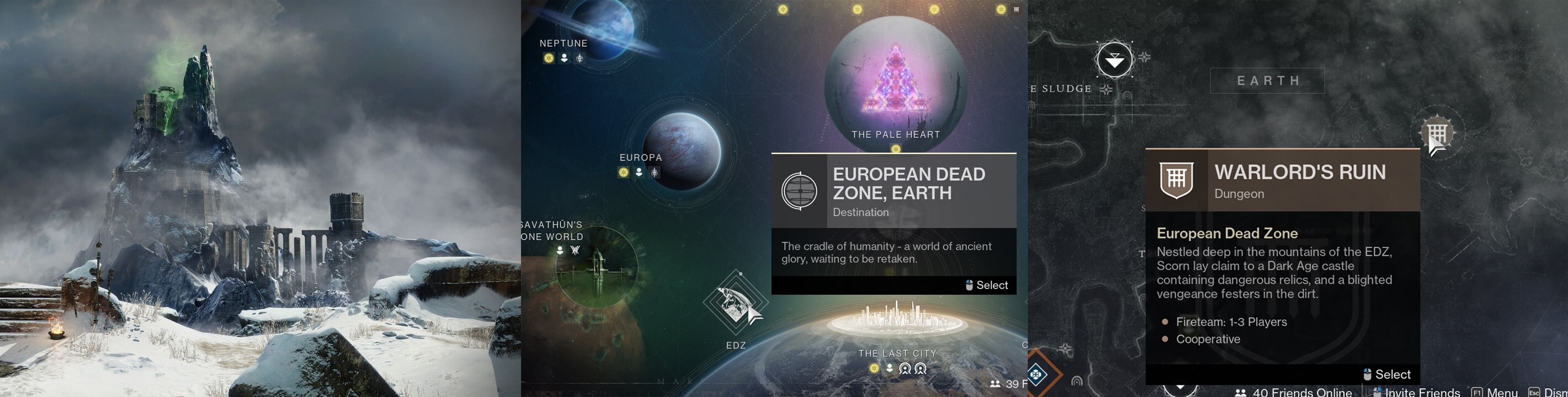The height and width of the screenshot is (397, 1568).
Task: Select the Neptune destination planet
Action: pyautogui.click(x=602, y=28)
